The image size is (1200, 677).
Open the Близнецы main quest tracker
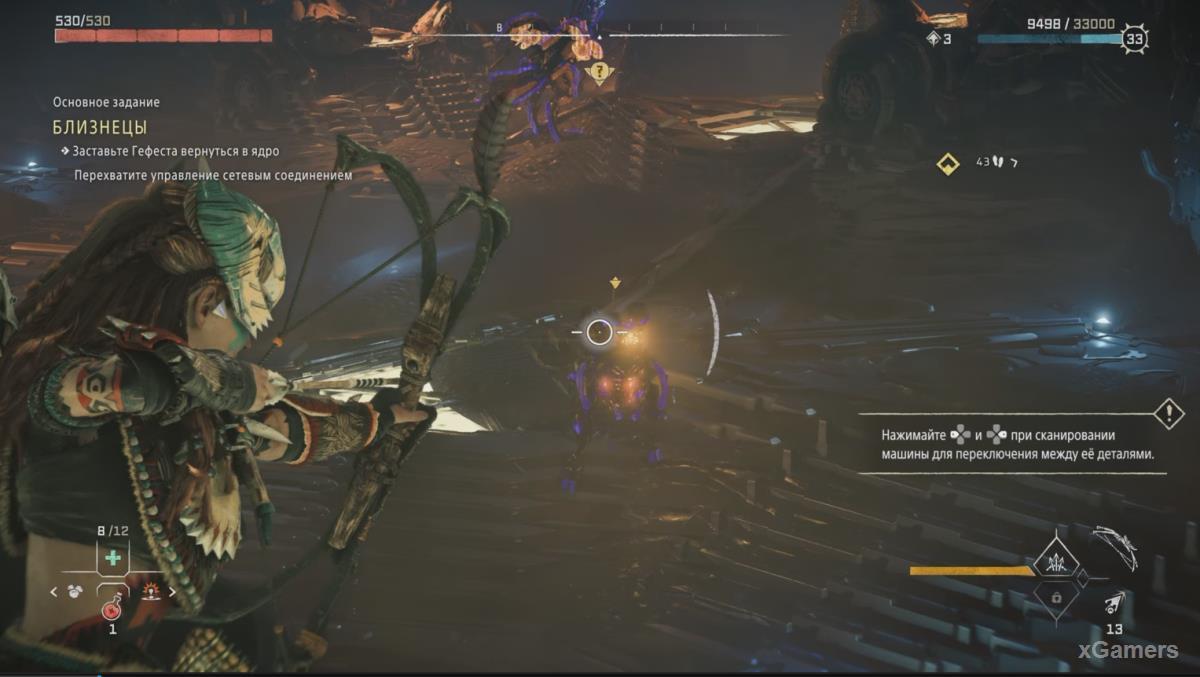coord(100,127)
